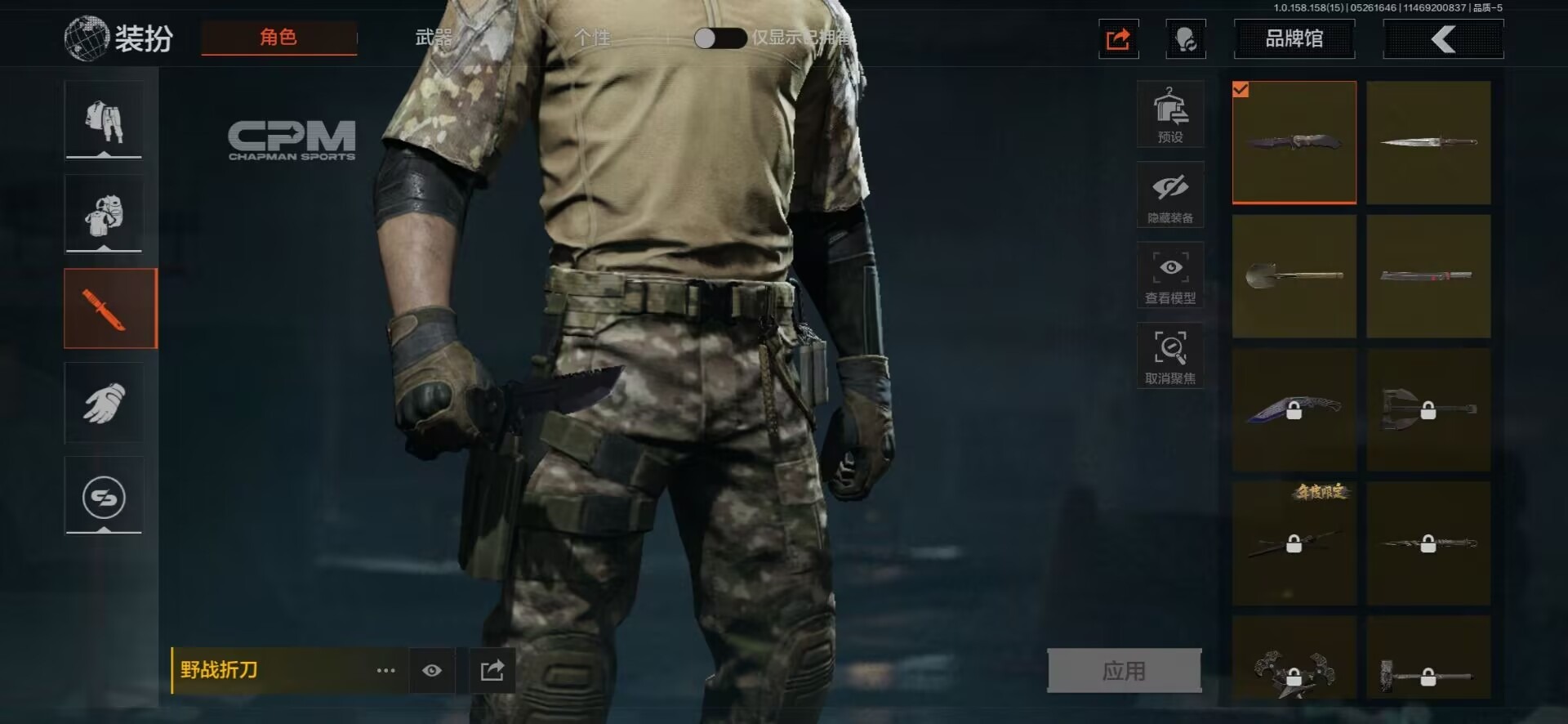This screenshot has width=1568, height=724.
Task: Click 取消聚焦 to cancel focus
Action: tap(1170, 355)
